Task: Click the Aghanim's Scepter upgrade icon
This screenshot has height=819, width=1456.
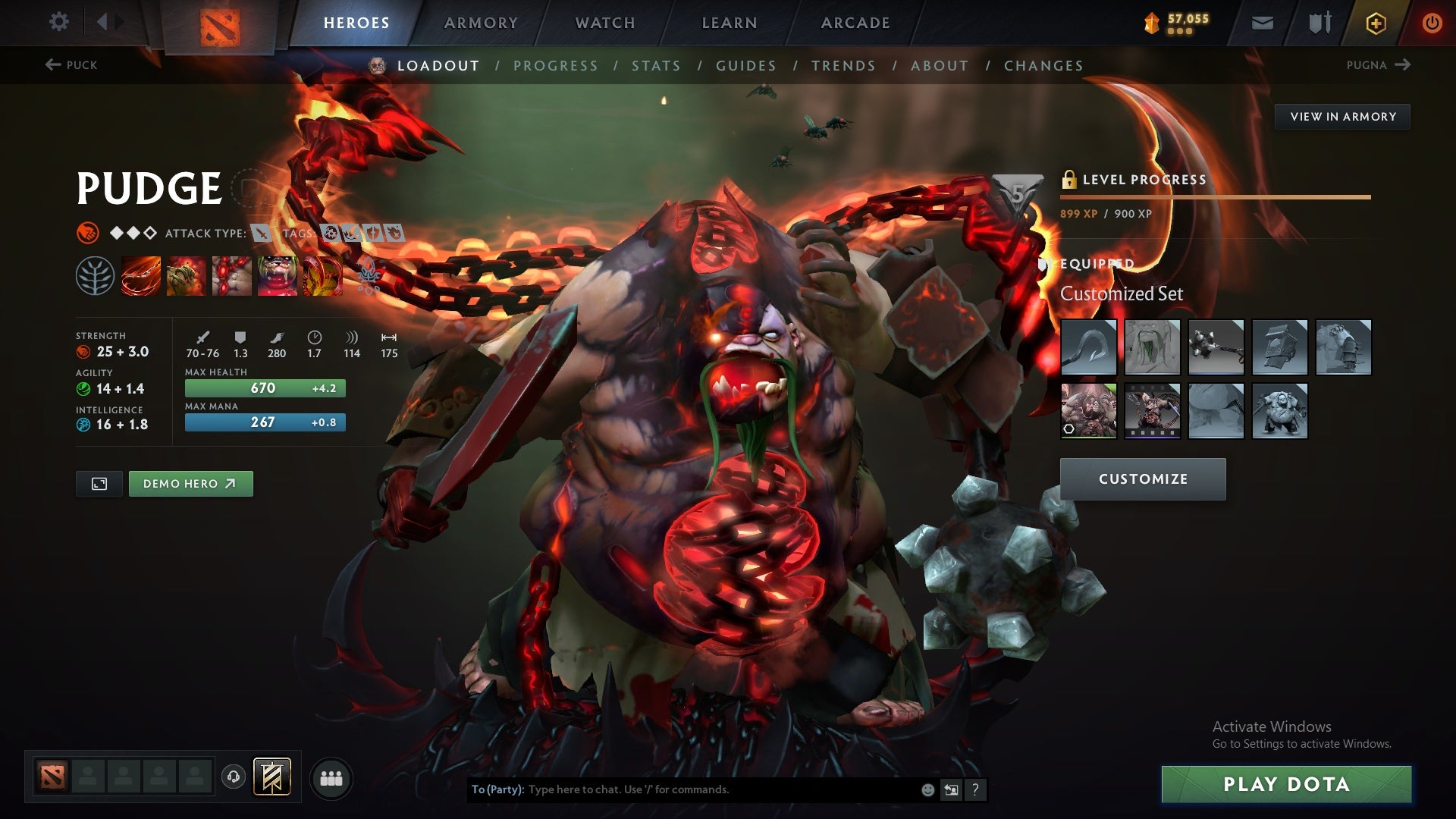Action: [x=325, y=277]
